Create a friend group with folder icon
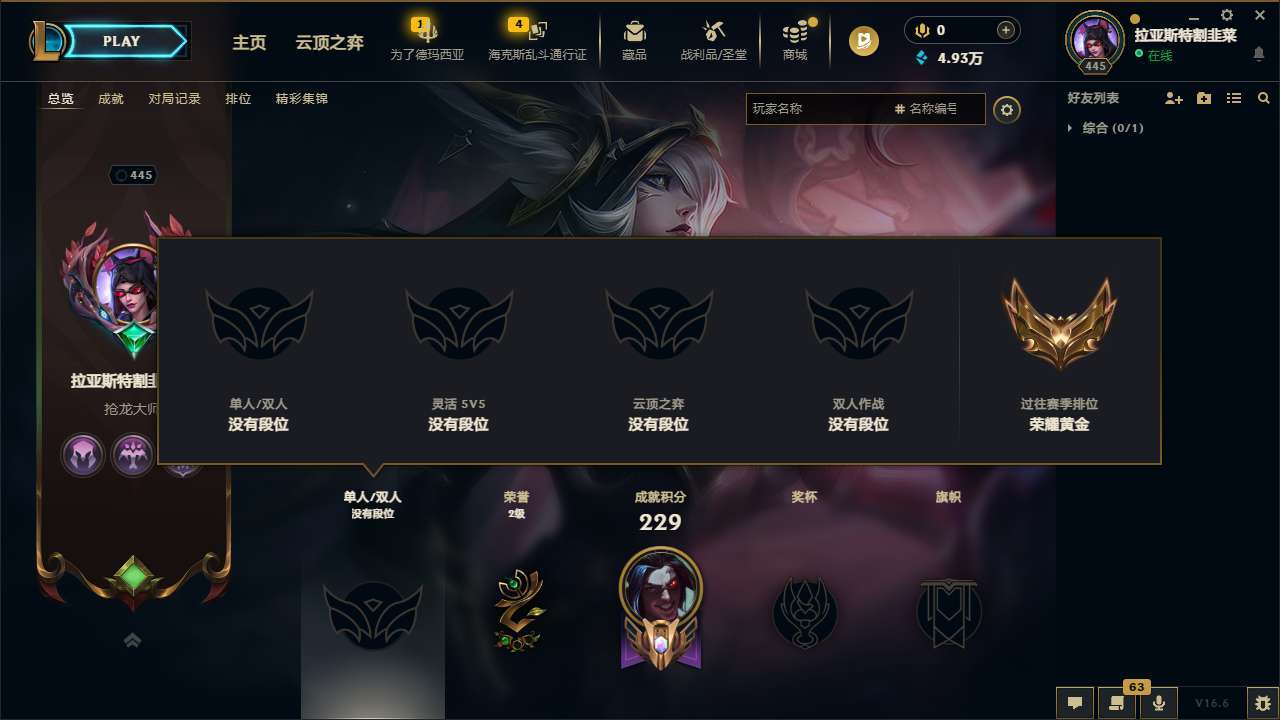This screenshot has height=720, width=1280. click(x=1204, y=98)
